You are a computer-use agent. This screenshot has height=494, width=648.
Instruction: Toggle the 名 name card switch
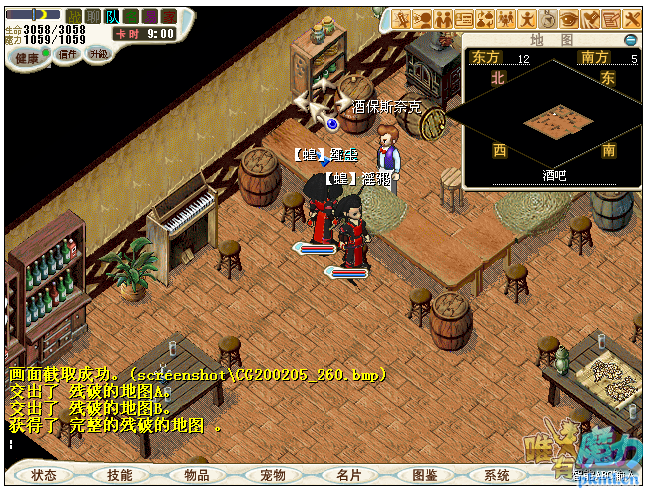point(131,16)
